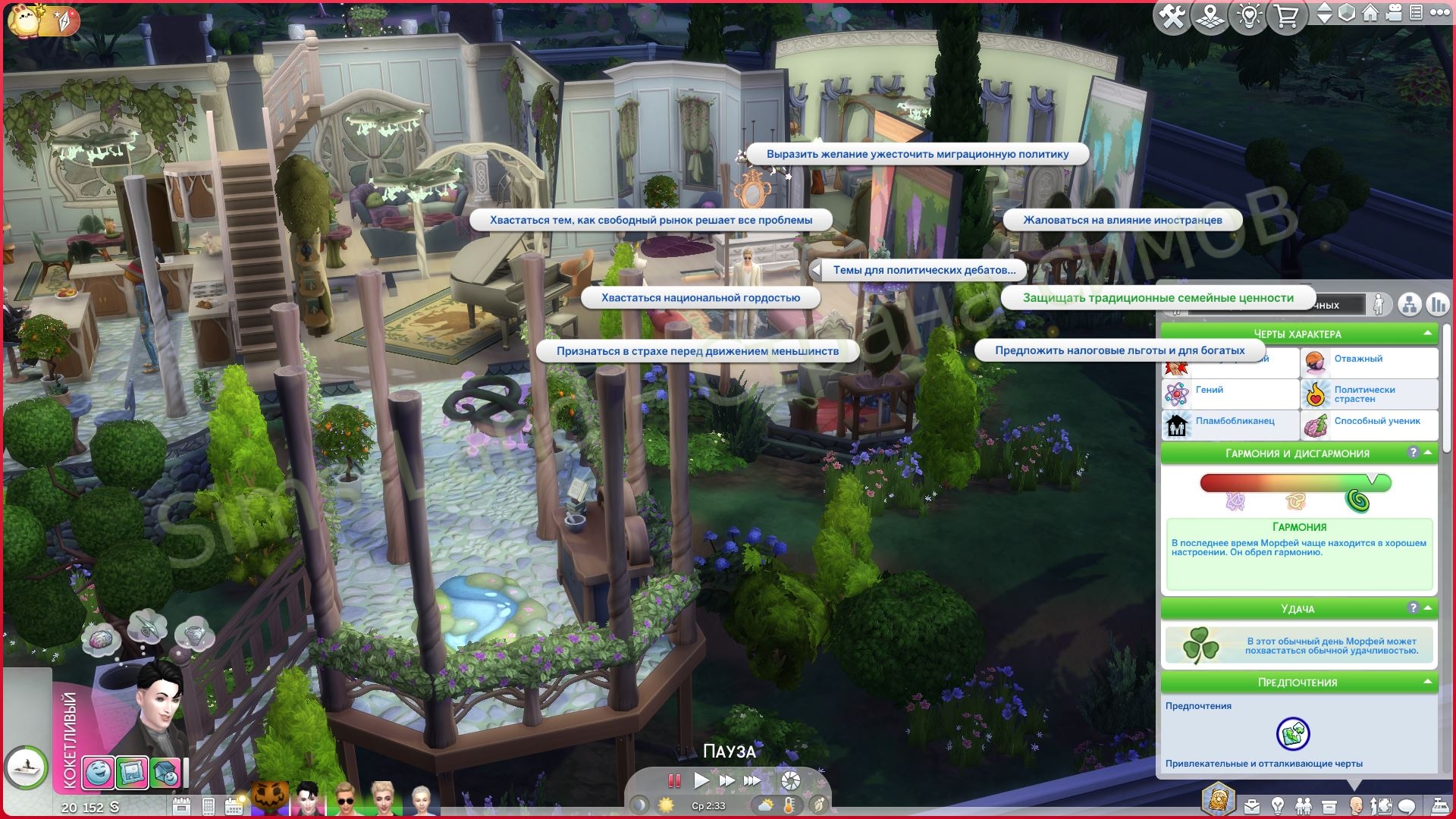Pause the game with red pause button
The height and width of the screenshot is (819, 1456).
(x=673, y=780)
